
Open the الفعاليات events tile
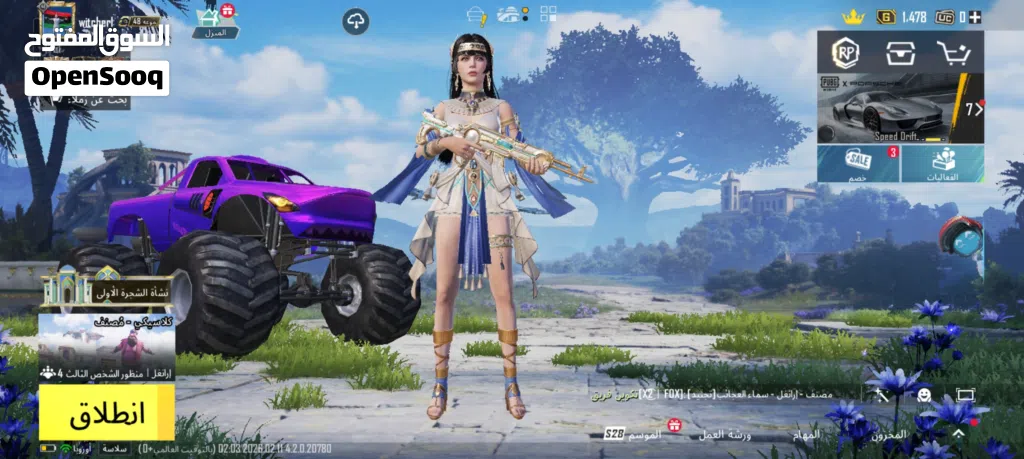tap(942, 163)
